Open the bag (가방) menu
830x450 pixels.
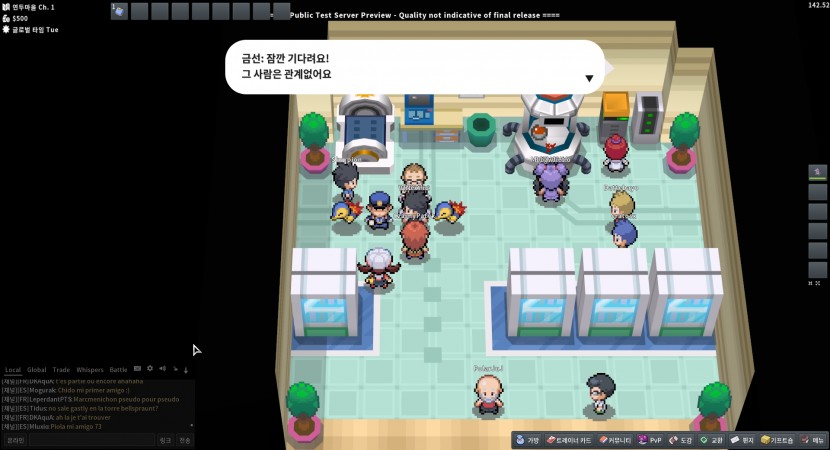[x=528, y=440]
